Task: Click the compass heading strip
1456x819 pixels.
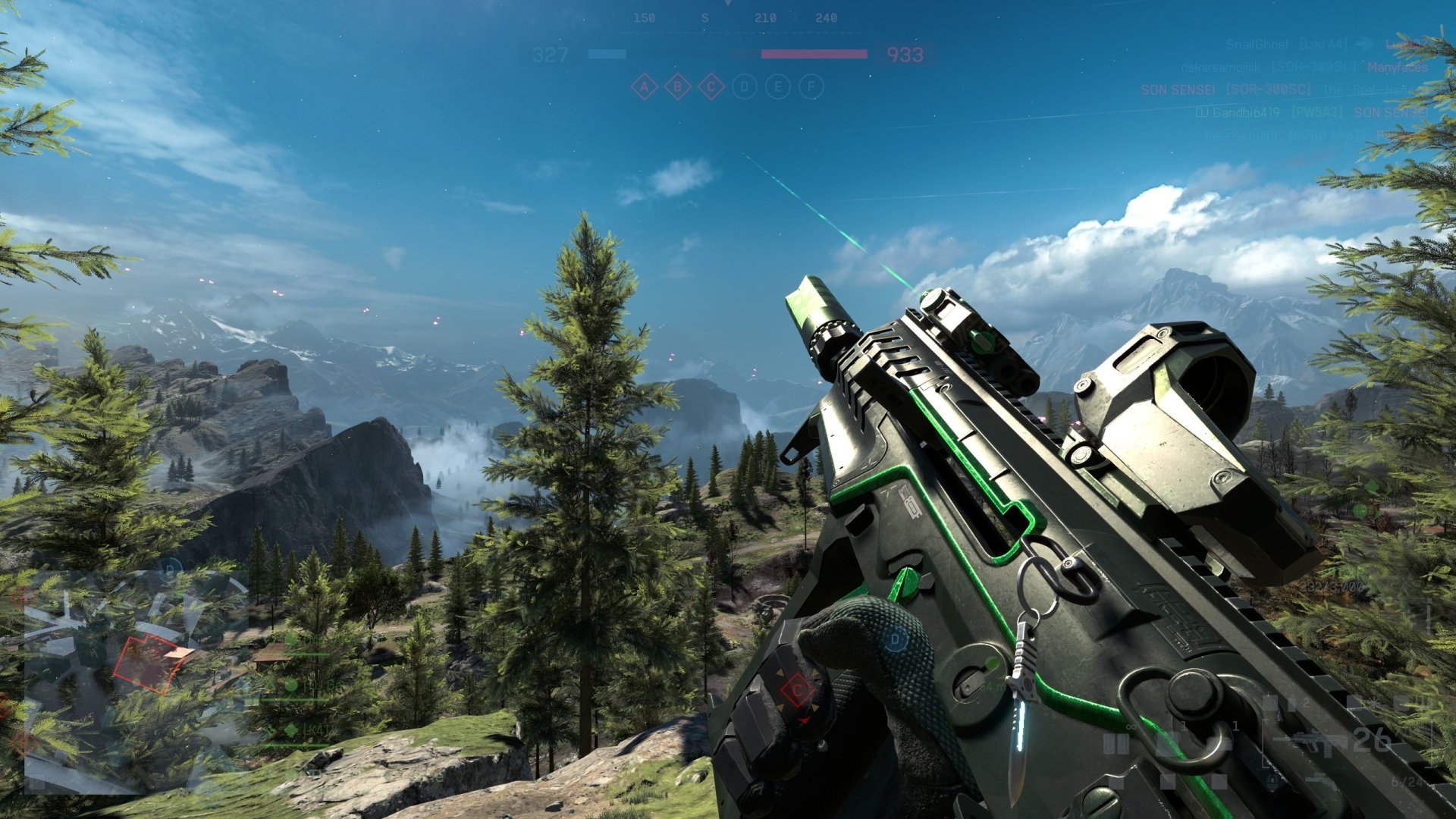Action: tap(728, 18)
